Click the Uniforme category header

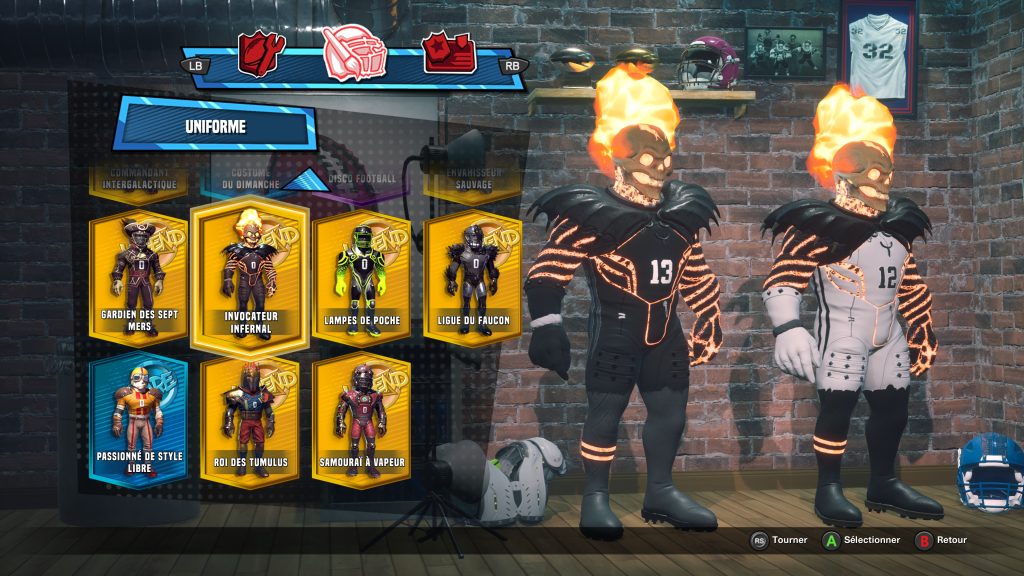point(215,127)
